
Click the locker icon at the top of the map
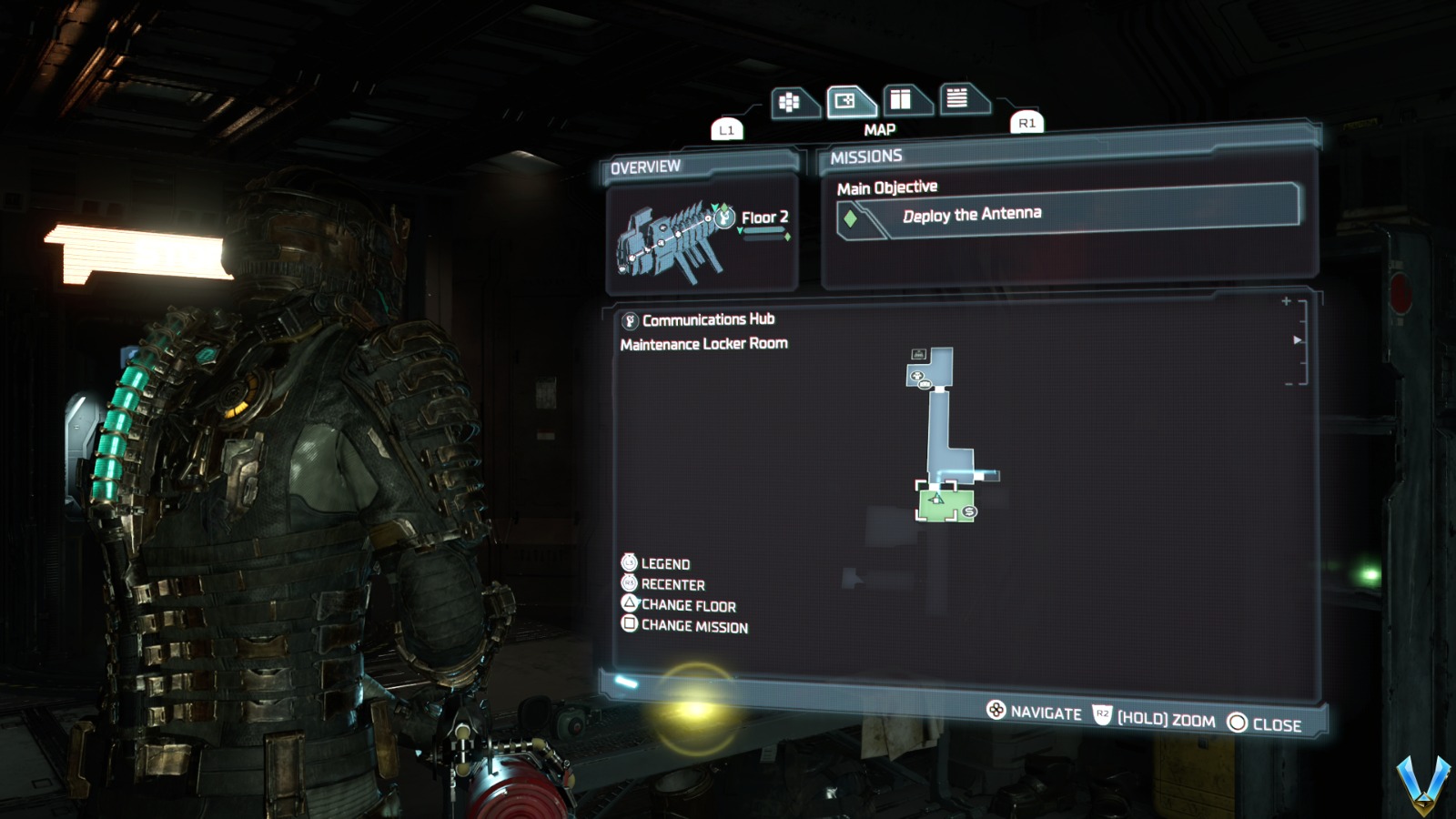(918, 354)
